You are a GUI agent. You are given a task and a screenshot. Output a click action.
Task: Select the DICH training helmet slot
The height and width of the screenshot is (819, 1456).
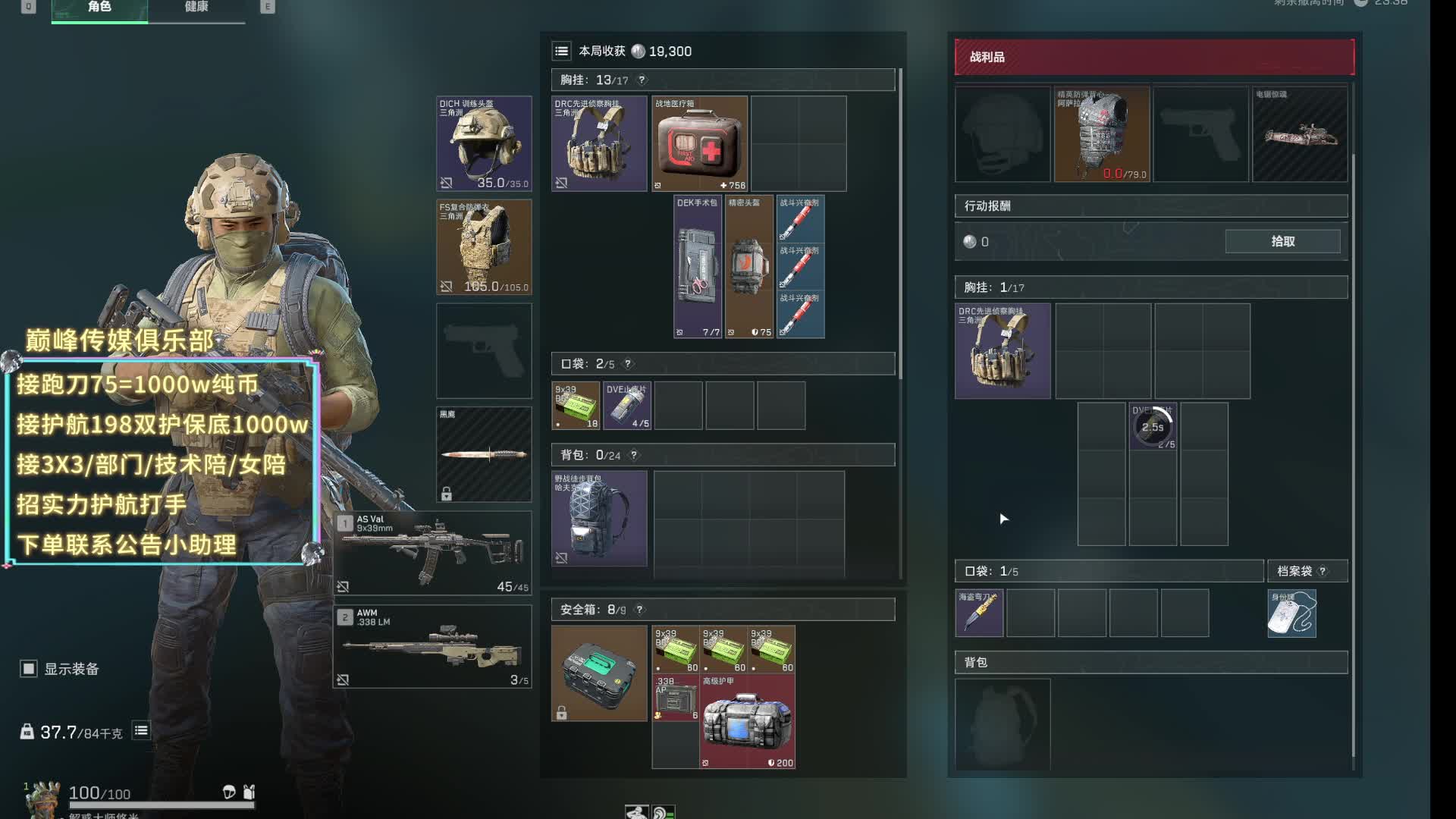click(x=484, y=143)
